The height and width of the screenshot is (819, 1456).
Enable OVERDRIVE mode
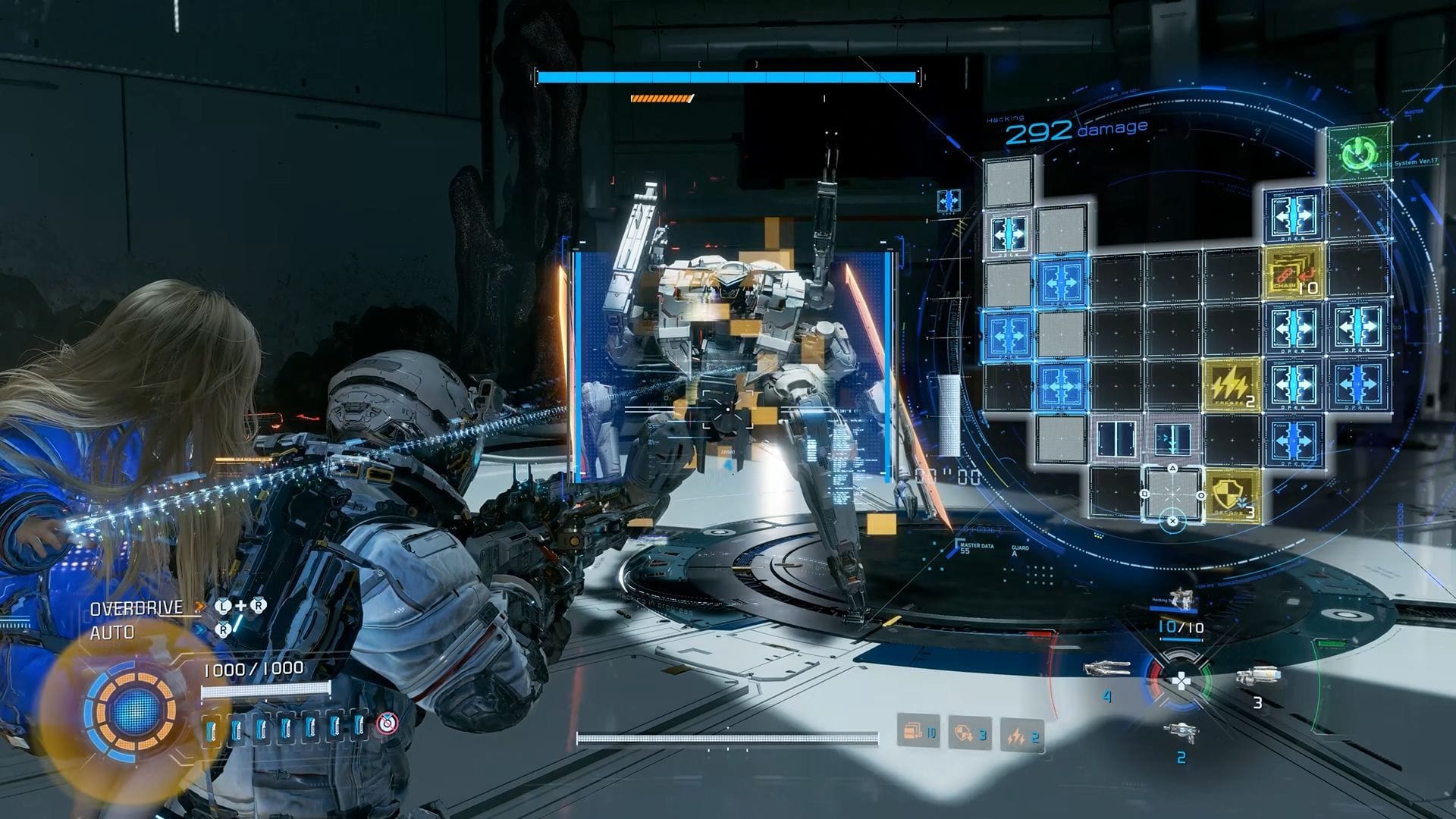click(x=135, y=608)
